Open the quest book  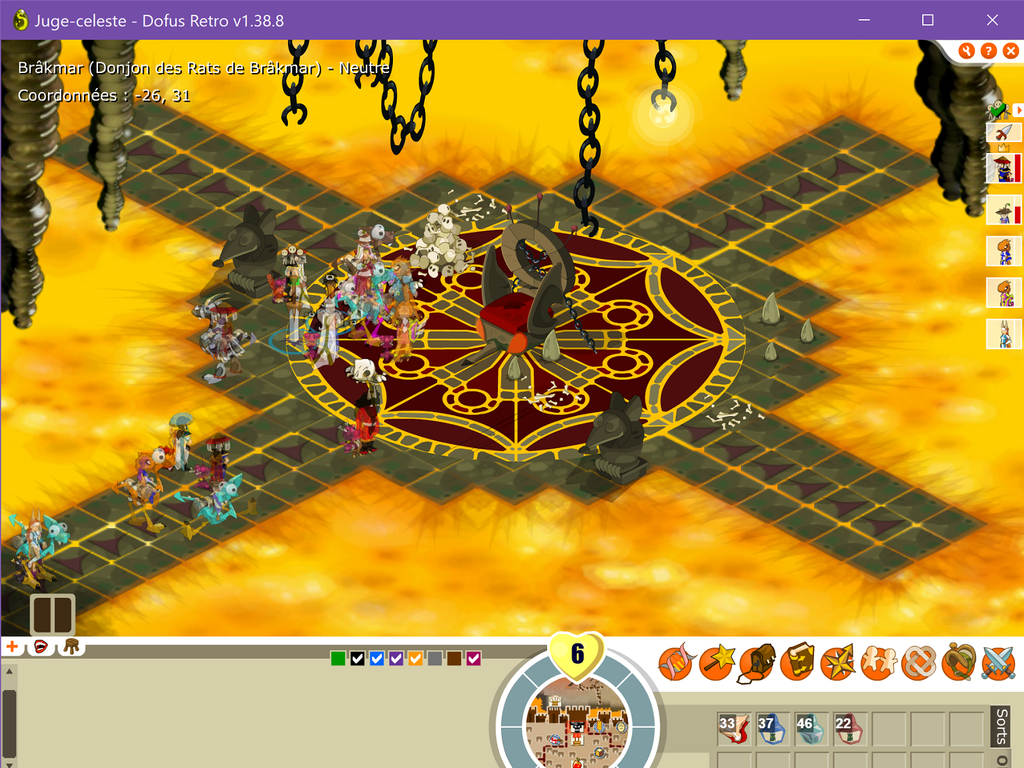pyautogui.click(x=797, y=661)
